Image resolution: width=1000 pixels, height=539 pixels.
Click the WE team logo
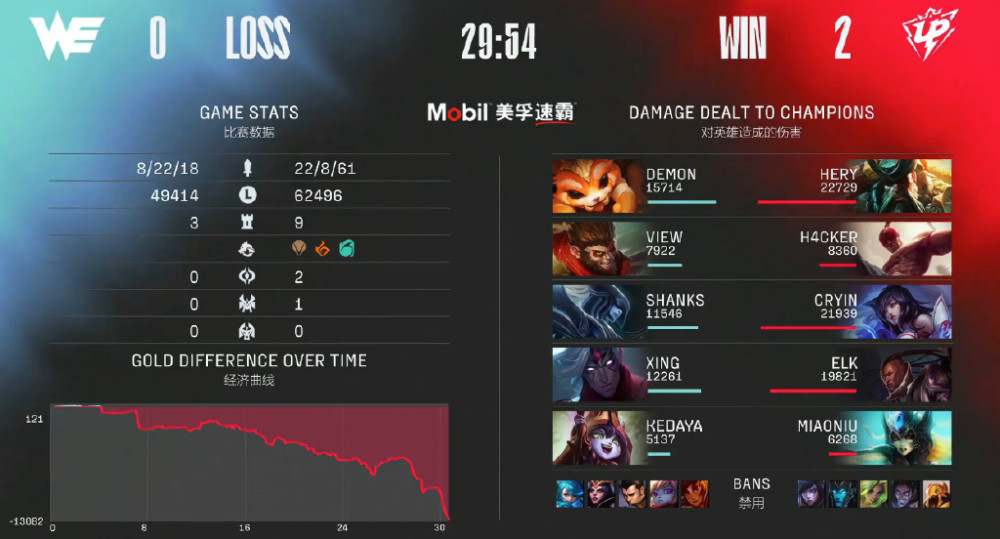pyautogui.click(x=67, y=40)
